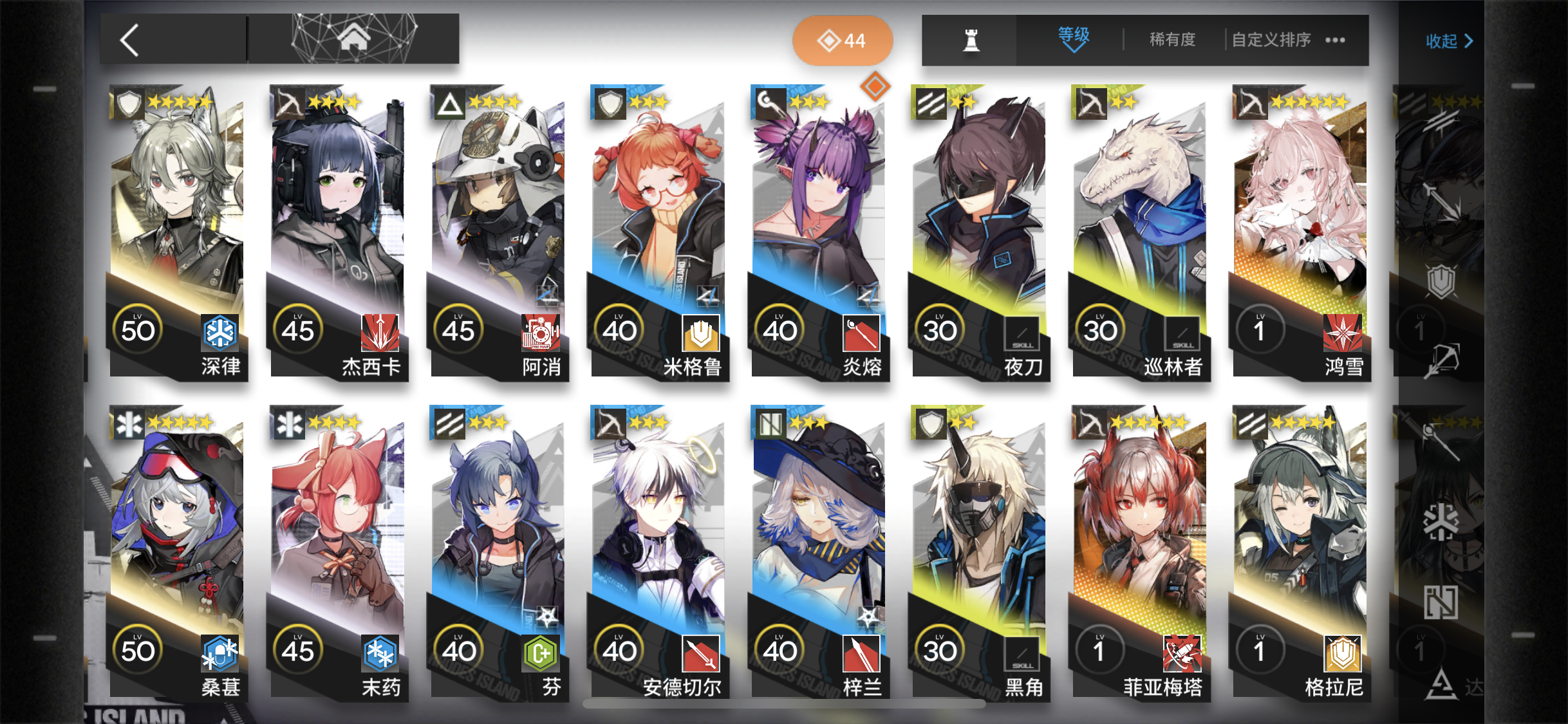Collapse the panel using 收起 chevron
The image size is (1568, 724).
1447,41
